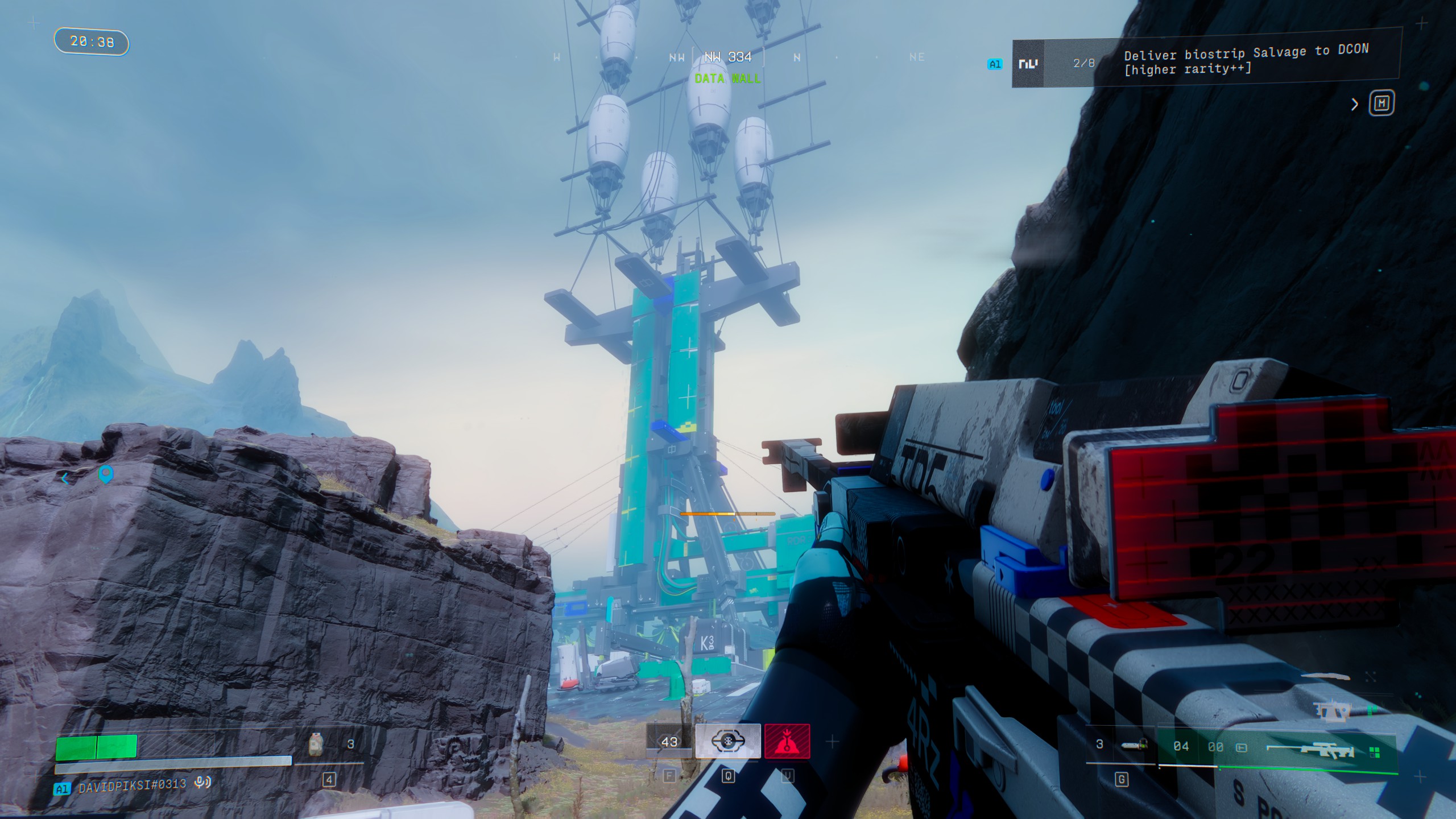Viewport: 1456px width, 819px height.
Task: Select the contract faction icon beside 2/8
Action: click(x=1028, y=64)
